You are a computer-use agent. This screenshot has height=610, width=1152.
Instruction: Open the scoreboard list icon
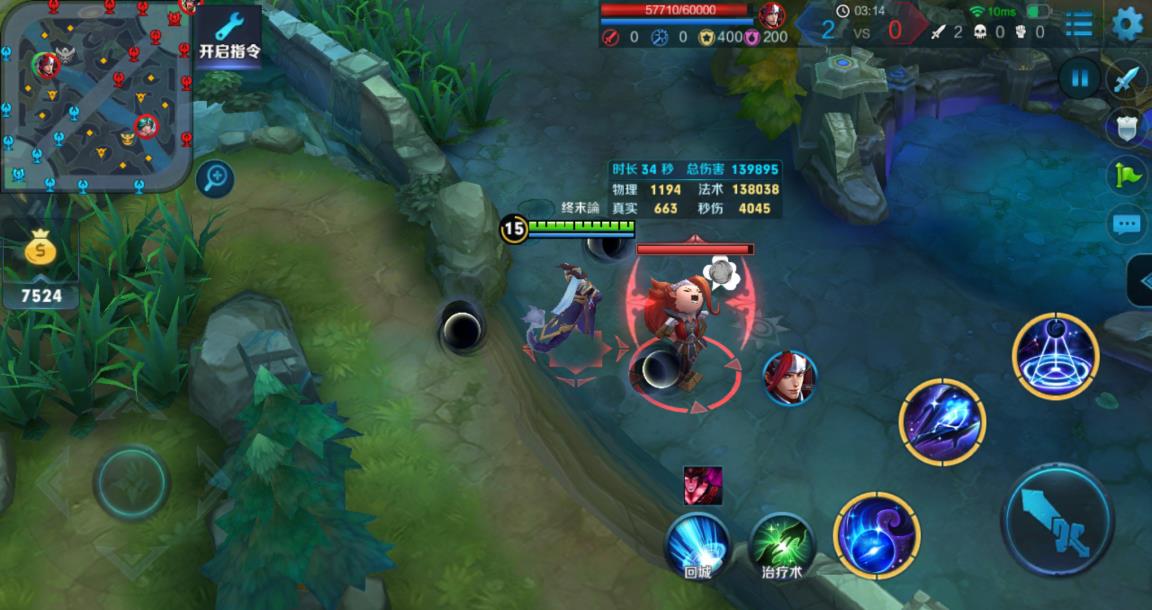point(1079,24)
